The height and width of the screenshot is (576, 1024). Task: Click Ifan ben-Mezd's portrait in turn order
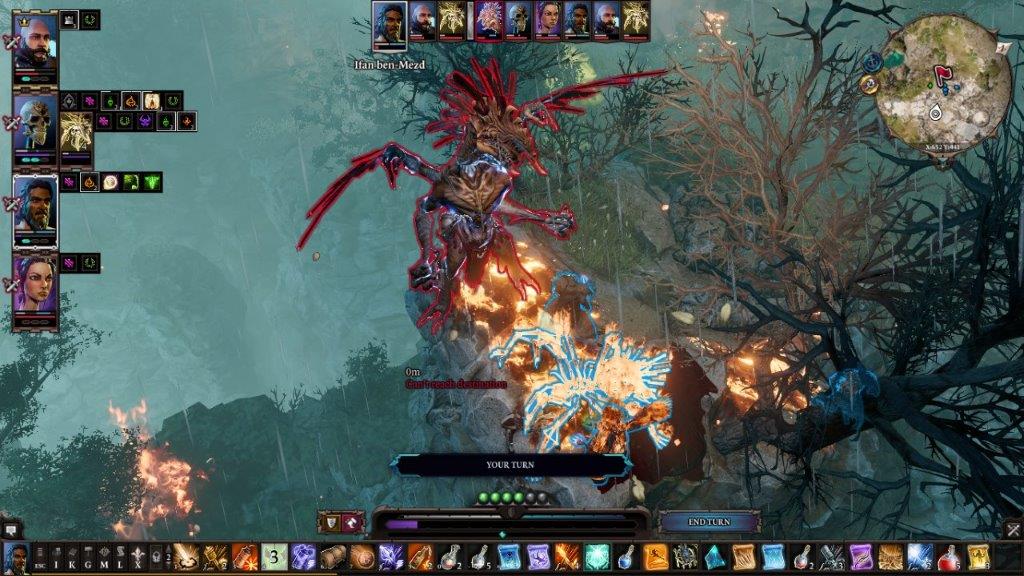(388, 22)
